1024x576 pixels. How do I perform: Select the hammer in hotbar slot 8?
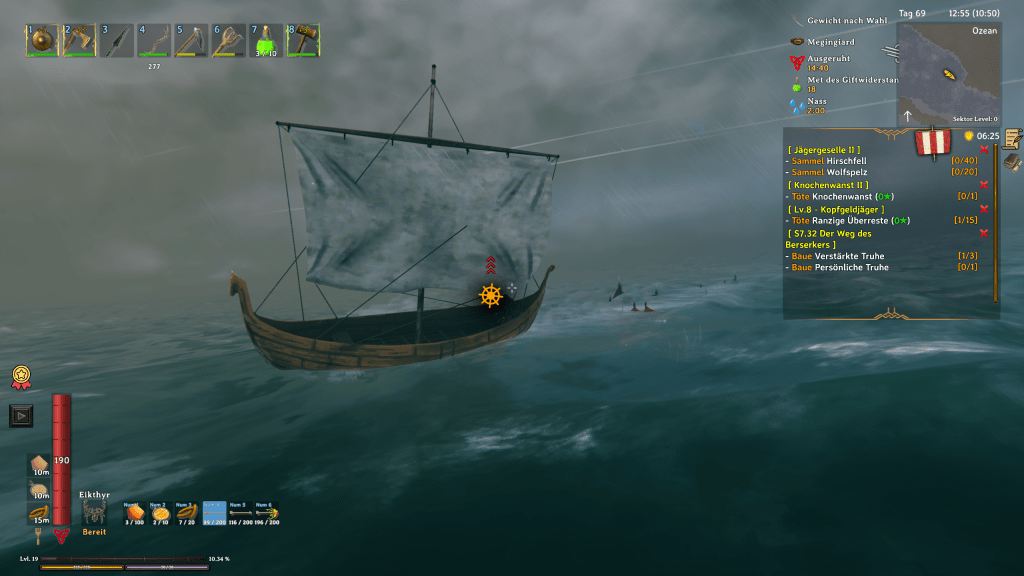[303, 40]
